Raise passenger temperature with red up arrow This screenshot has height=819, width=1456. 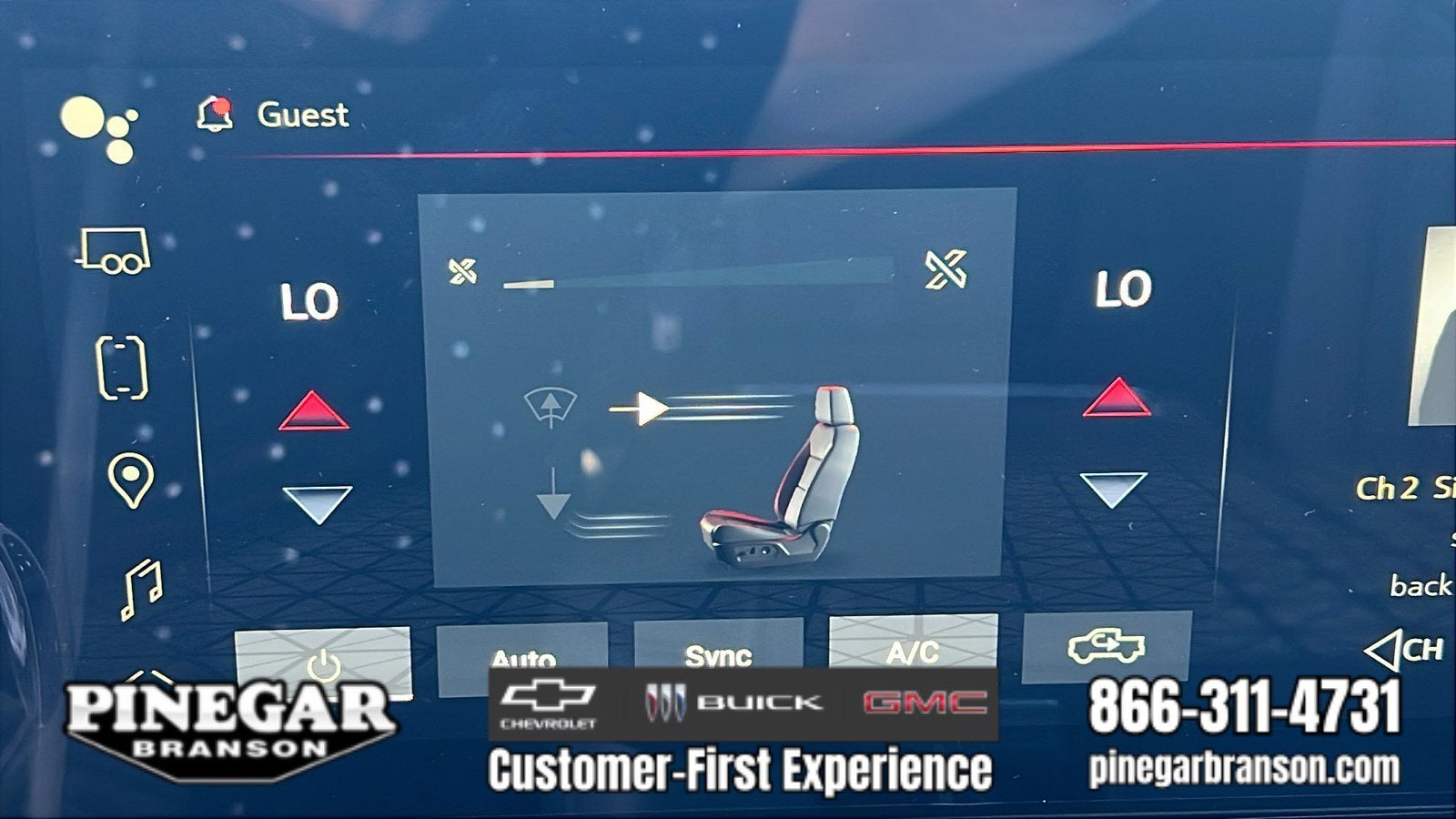tap(1117, 397)
